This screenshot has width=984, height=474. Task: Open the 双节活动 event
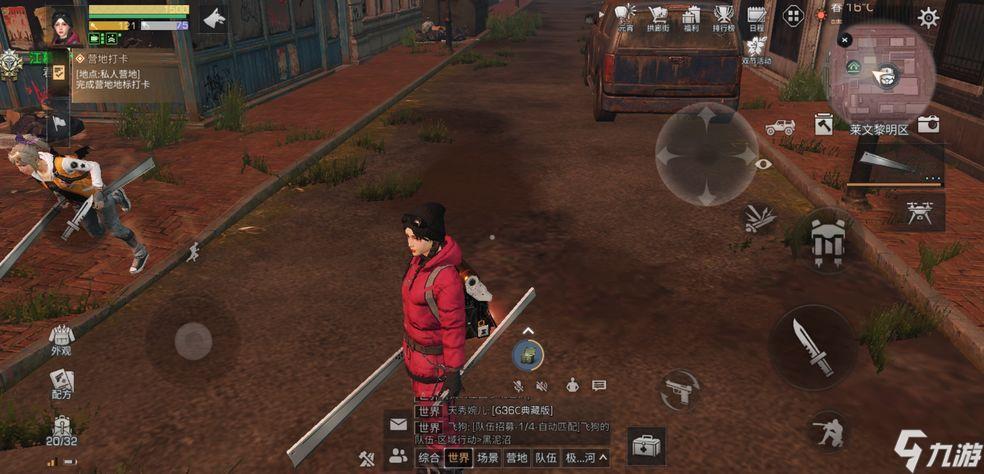click(x=756, y=49)
